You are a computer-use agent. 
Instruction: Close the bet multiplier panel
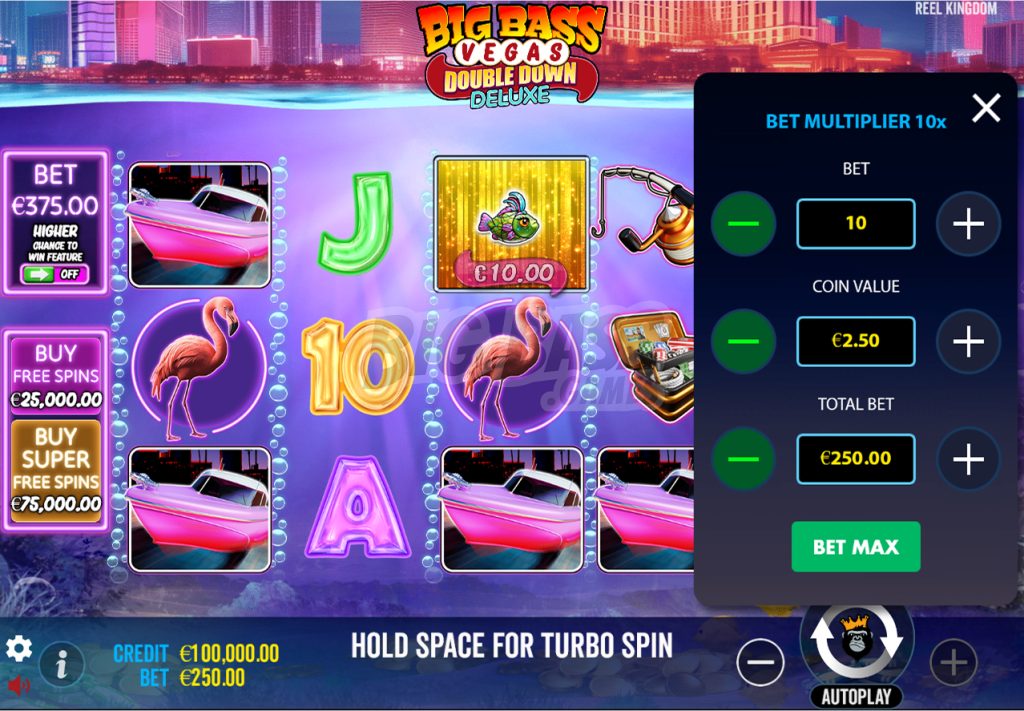pos(986,108)
